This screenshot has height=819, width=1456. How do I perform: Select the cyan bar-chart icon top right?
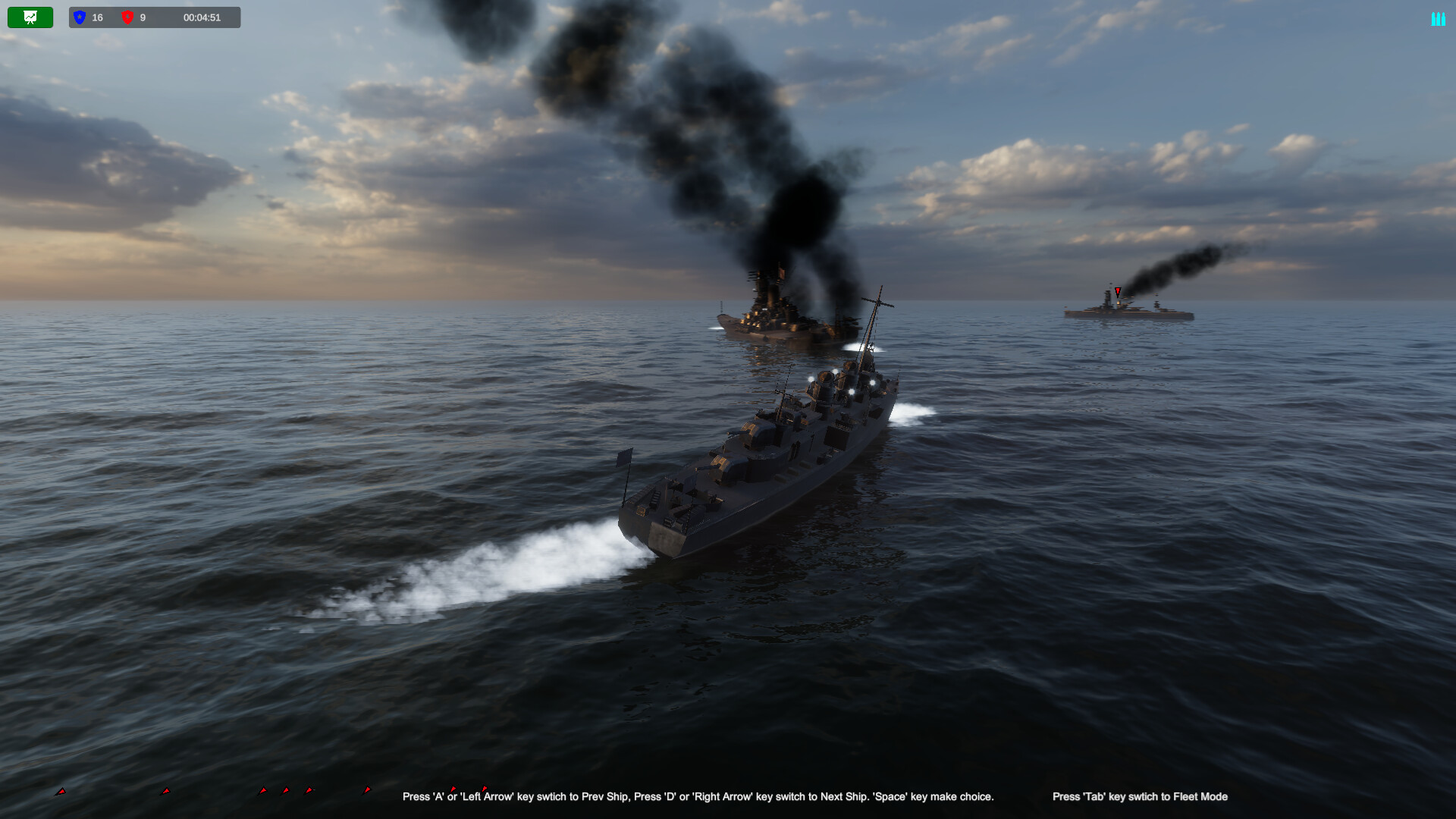point(1439,18)
